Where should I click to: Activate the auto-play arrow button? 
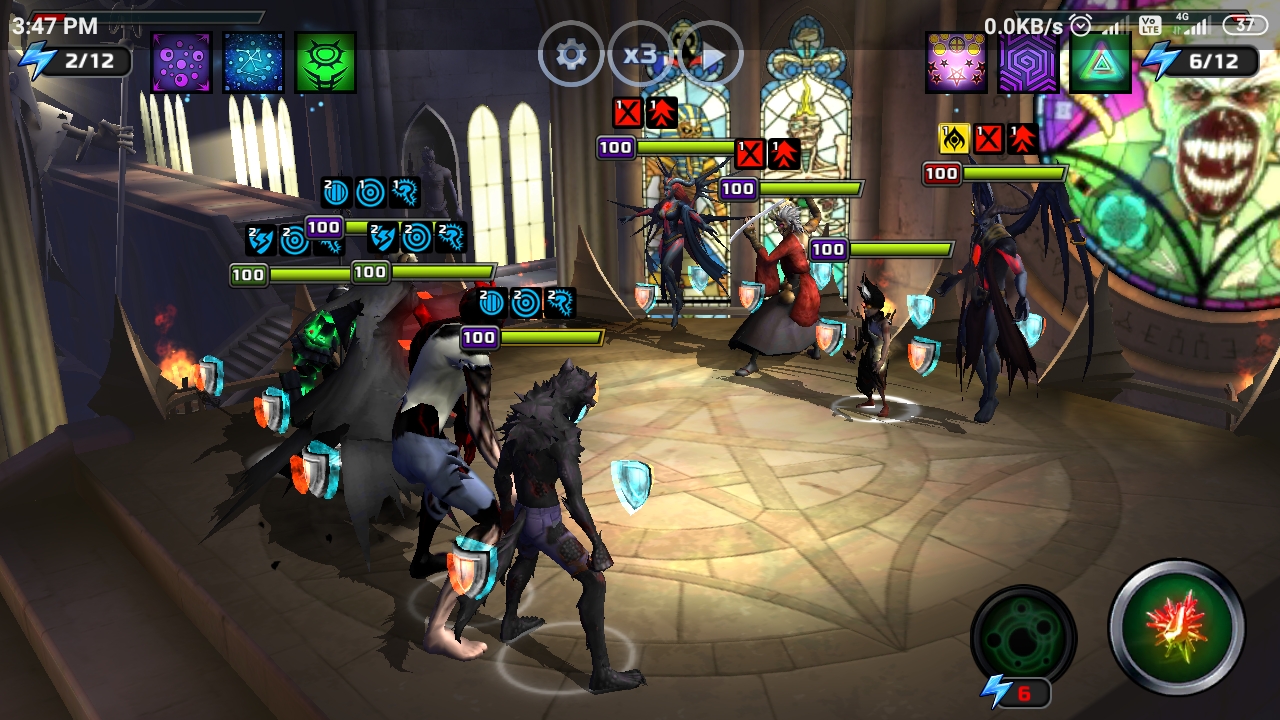711,55
